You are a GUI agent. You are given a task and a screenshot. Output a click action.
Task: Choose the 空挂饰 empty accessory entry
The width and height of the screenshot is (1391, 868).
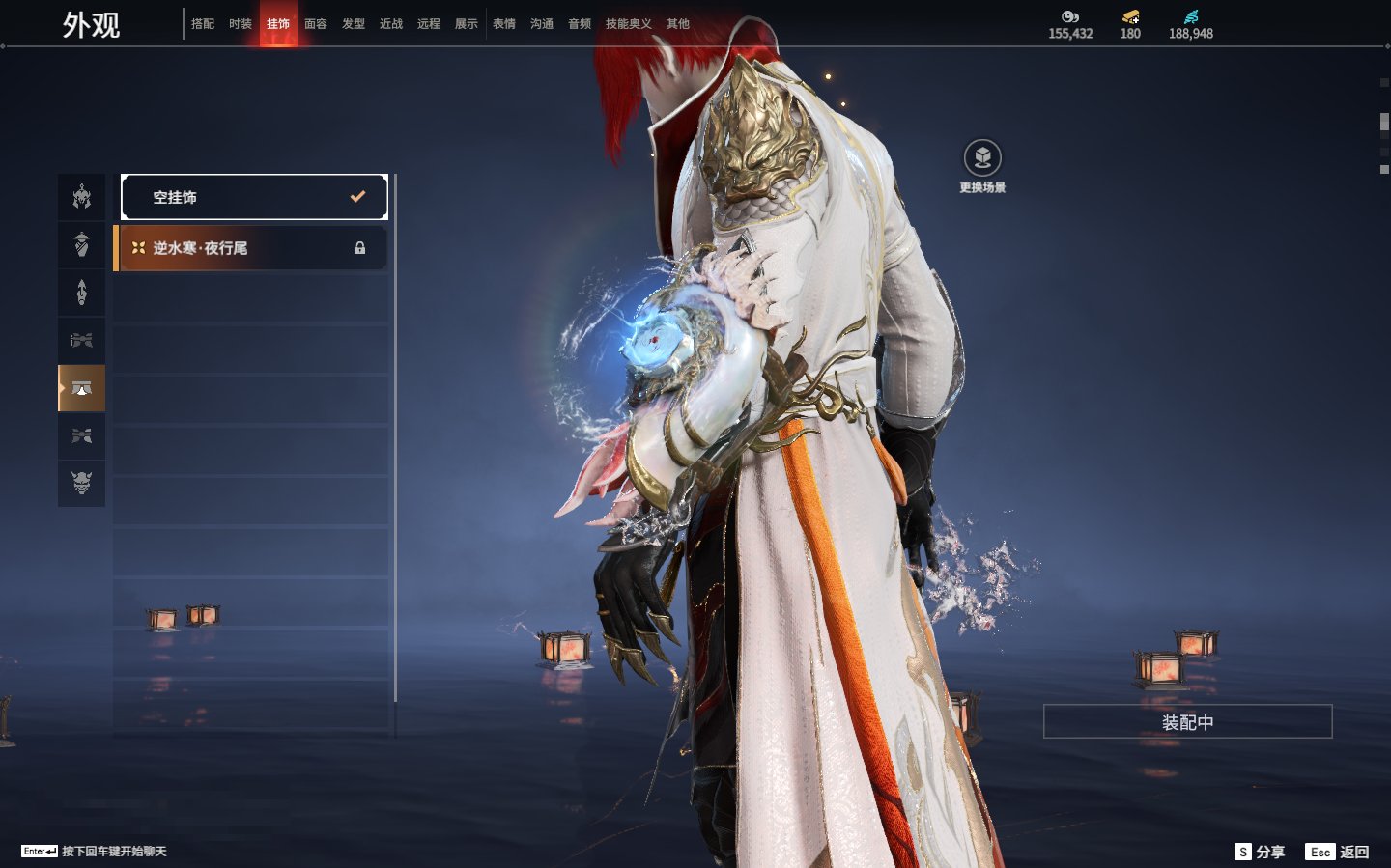point(254,197)
